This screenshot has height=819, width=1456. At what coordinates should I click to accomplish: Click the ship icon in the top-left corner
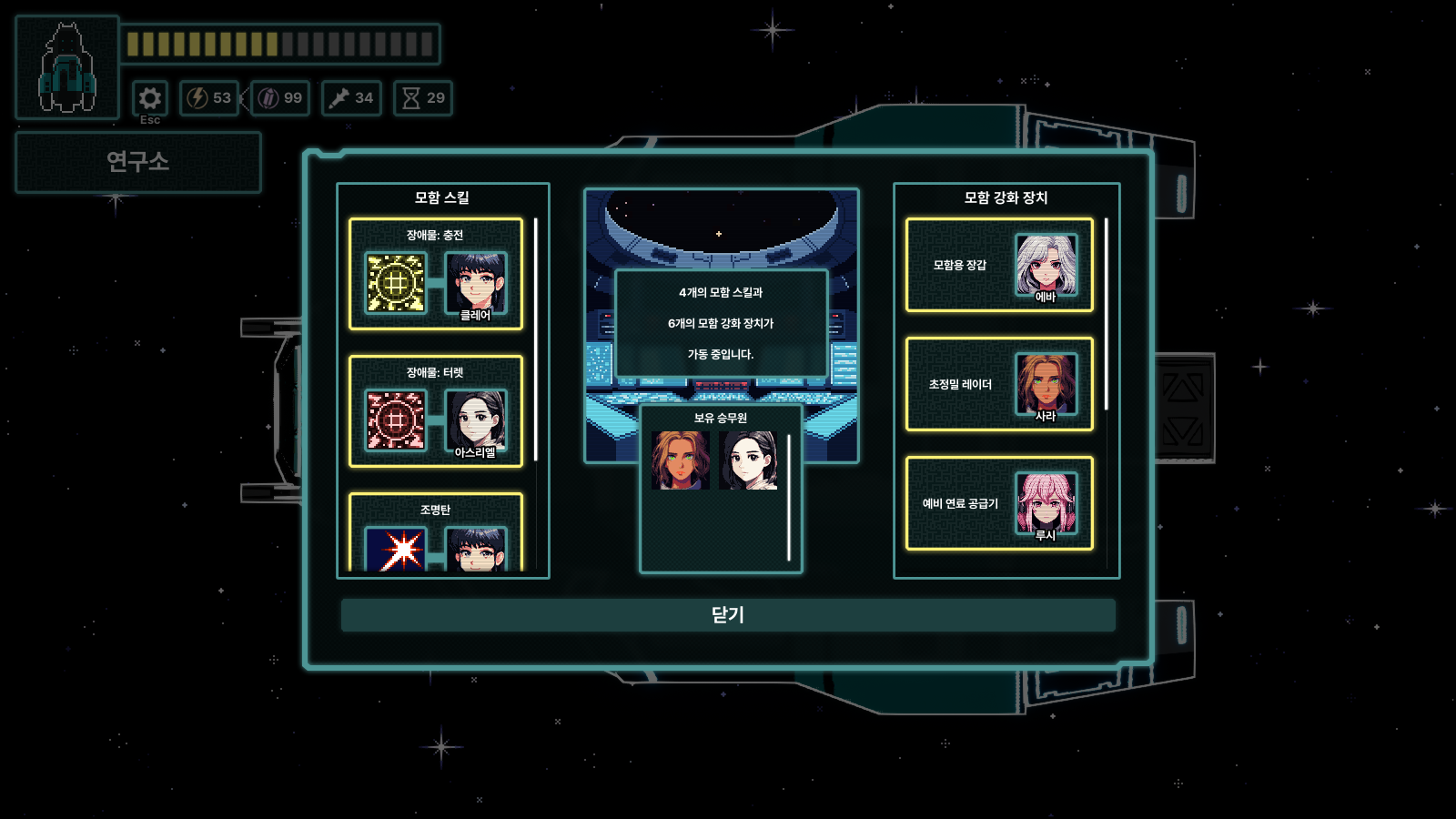66,62
